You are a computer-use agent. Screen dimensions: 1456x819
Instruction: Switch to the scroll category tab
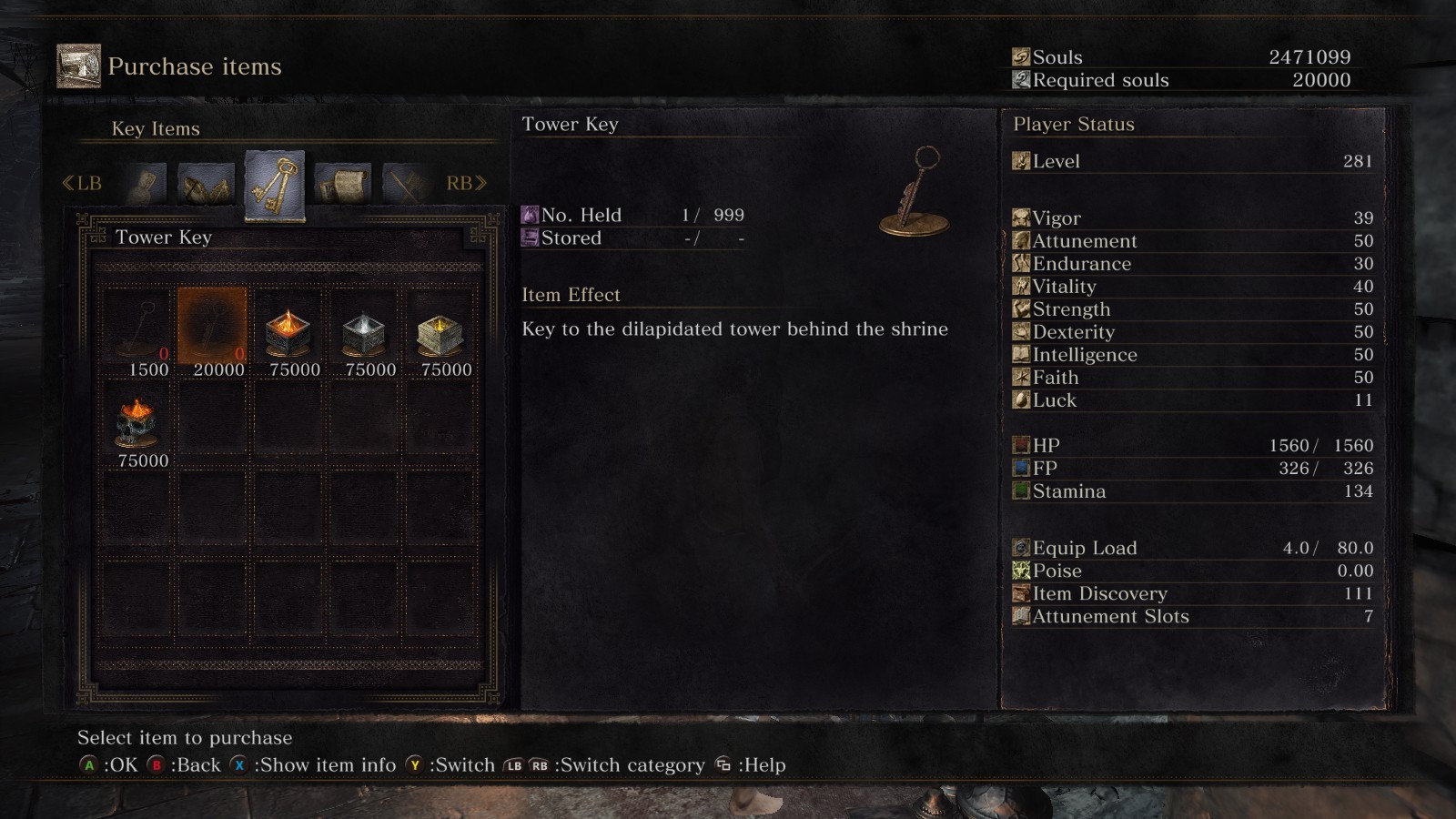click(342, 183)
